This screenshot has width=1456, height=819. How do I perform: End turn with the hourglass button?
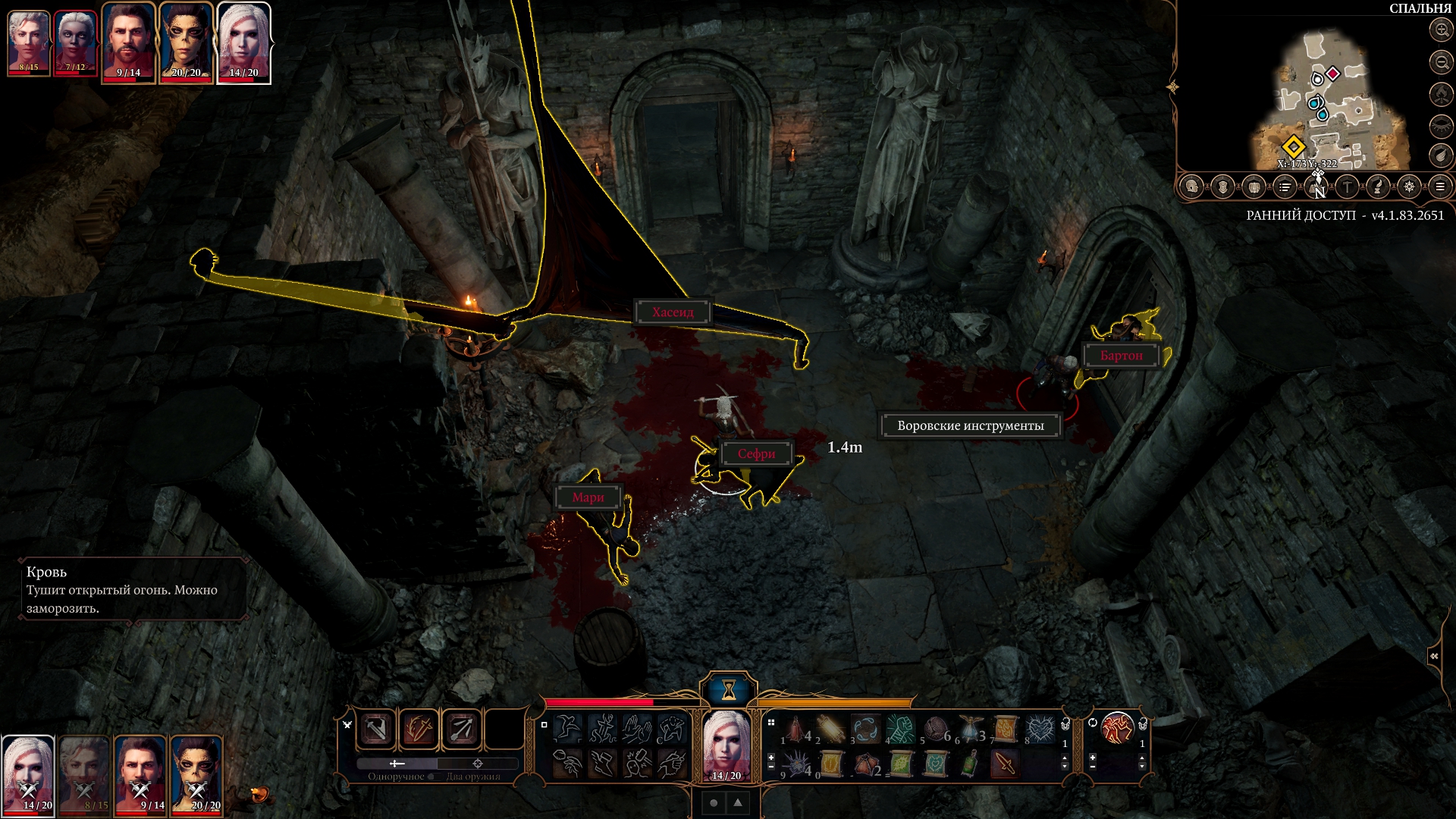(728, 689)
